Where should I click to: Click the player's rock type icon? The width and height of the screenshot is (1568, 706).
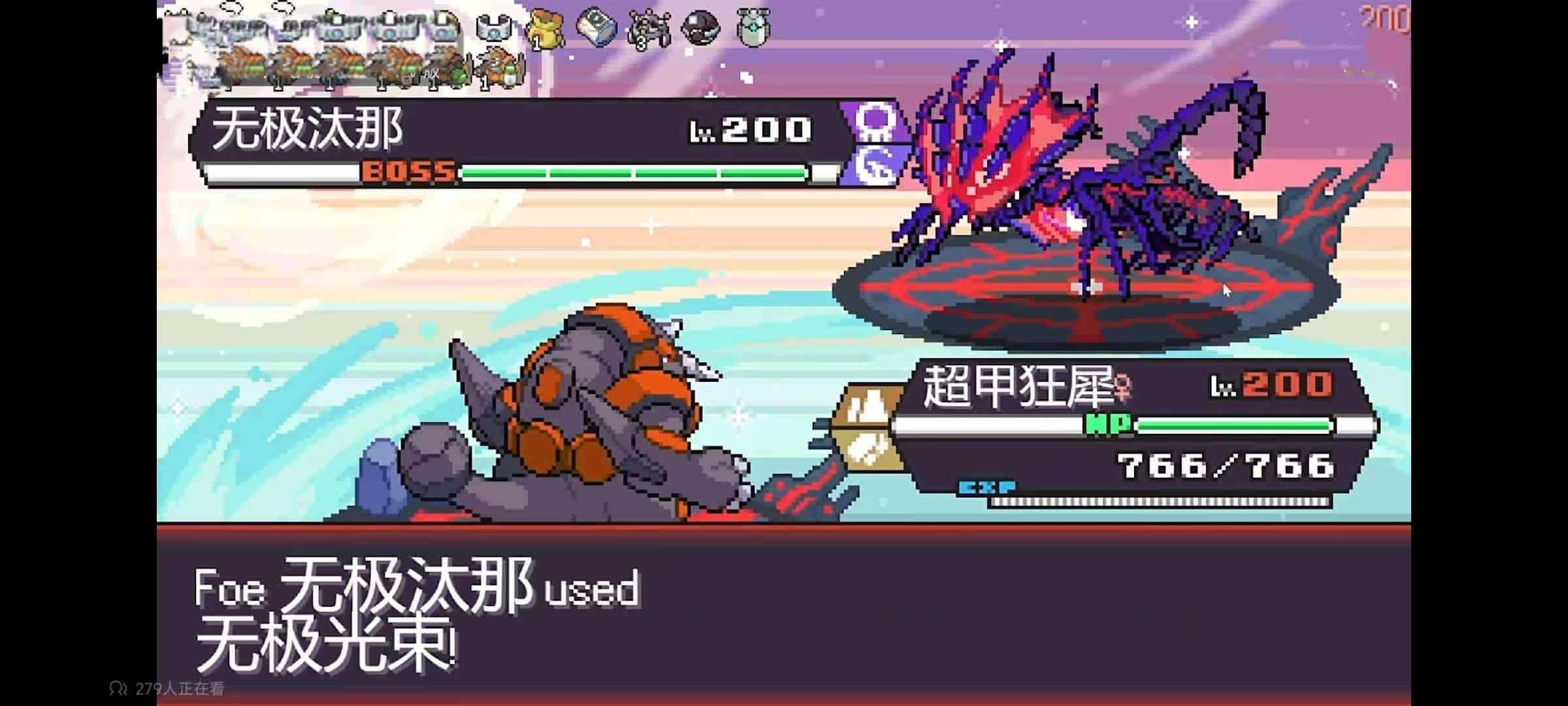click(x=868, y=448)
